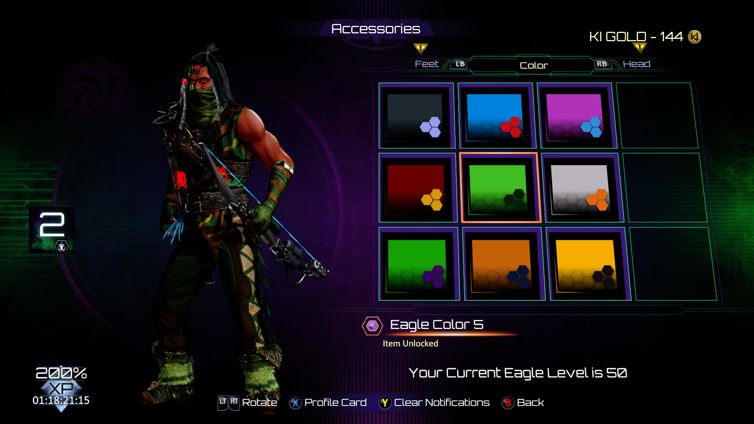Choose the orange color swatch
The height and width of the screenshot is (424, 754).
coord(498,264)
